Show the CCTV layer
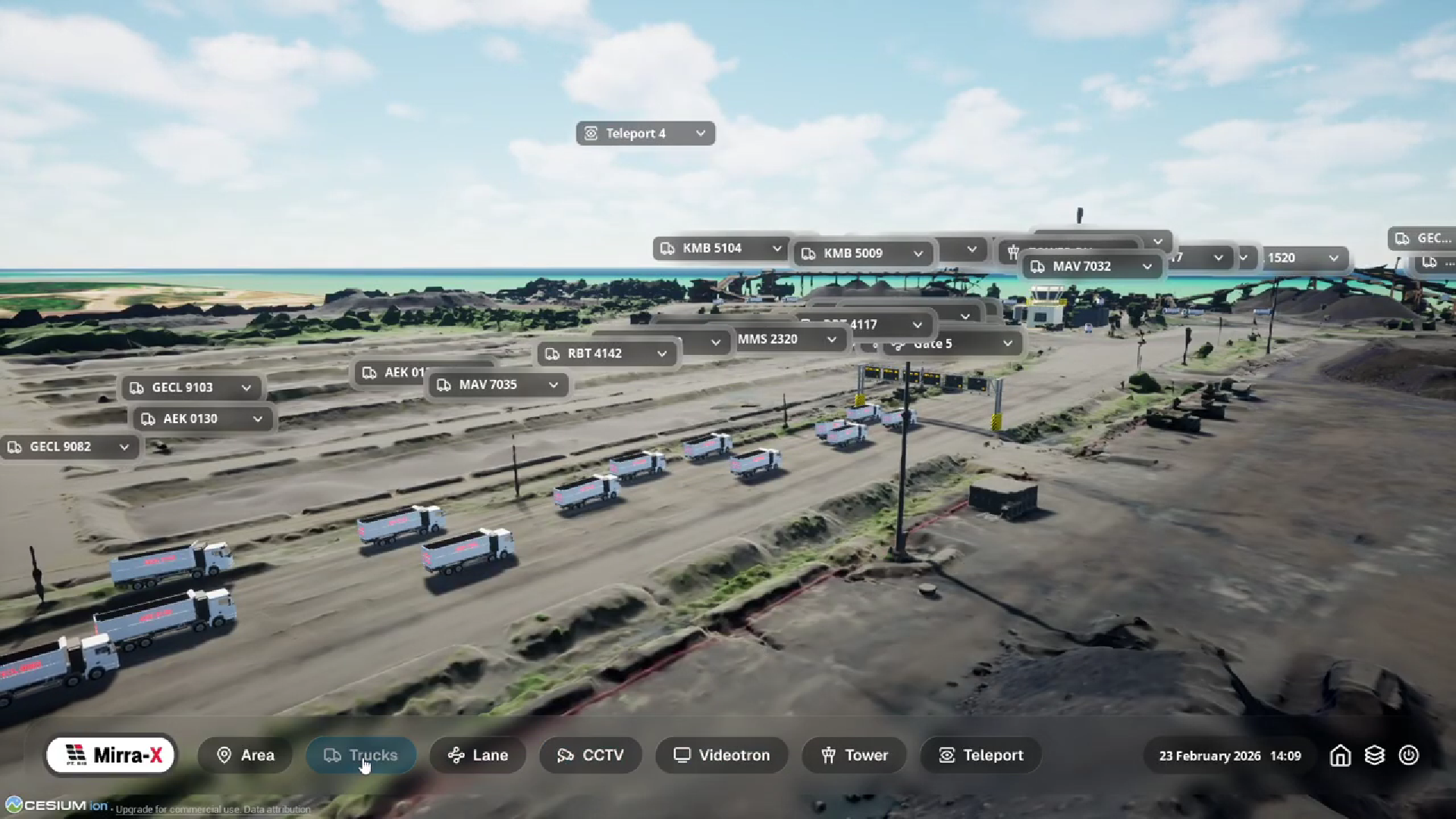The image size is (1456, 819). coord(591,755)
